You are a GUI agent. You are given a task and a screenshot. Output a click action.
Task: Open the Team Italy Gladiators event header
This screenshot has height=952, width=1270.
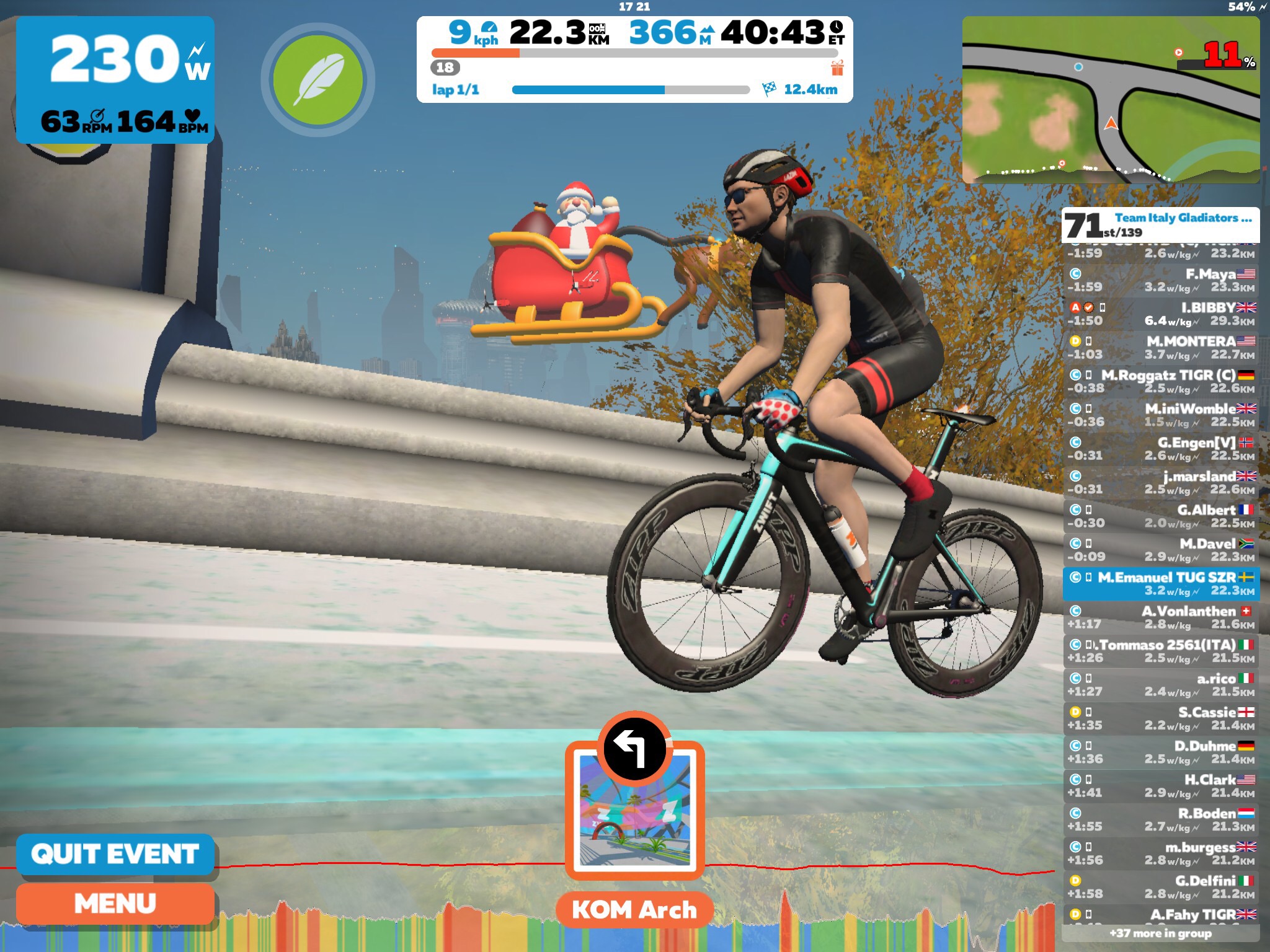1160,225
